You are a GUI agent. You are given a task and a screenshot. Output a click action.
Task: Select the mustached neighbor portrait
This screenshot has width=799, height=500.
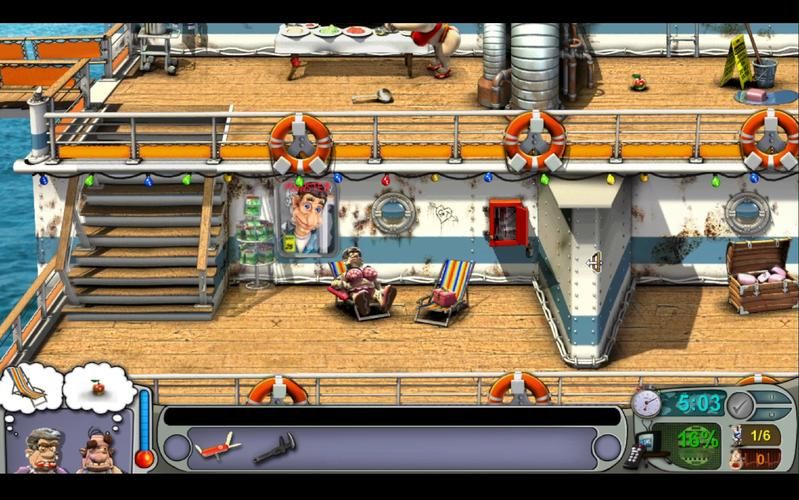coord(100,452)
